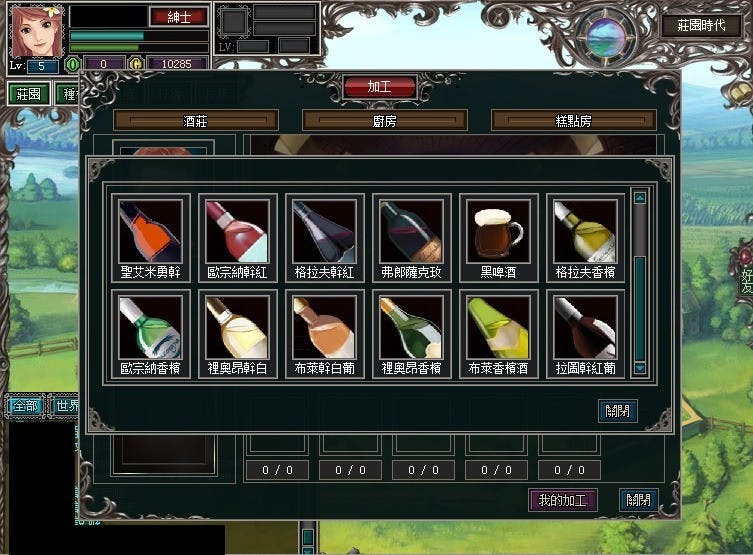Viewport: 753px width, 555px height.
Task: Open the 莊園時代 menu button
Action: tap(700, 27)
